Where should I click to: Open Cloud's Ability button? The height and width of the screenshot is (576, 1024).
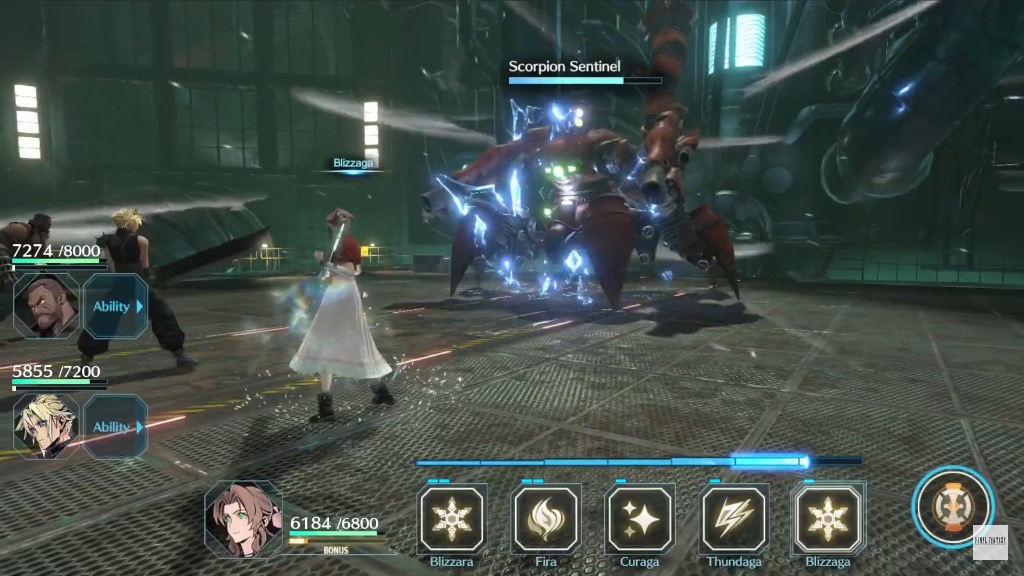[115, 426]
